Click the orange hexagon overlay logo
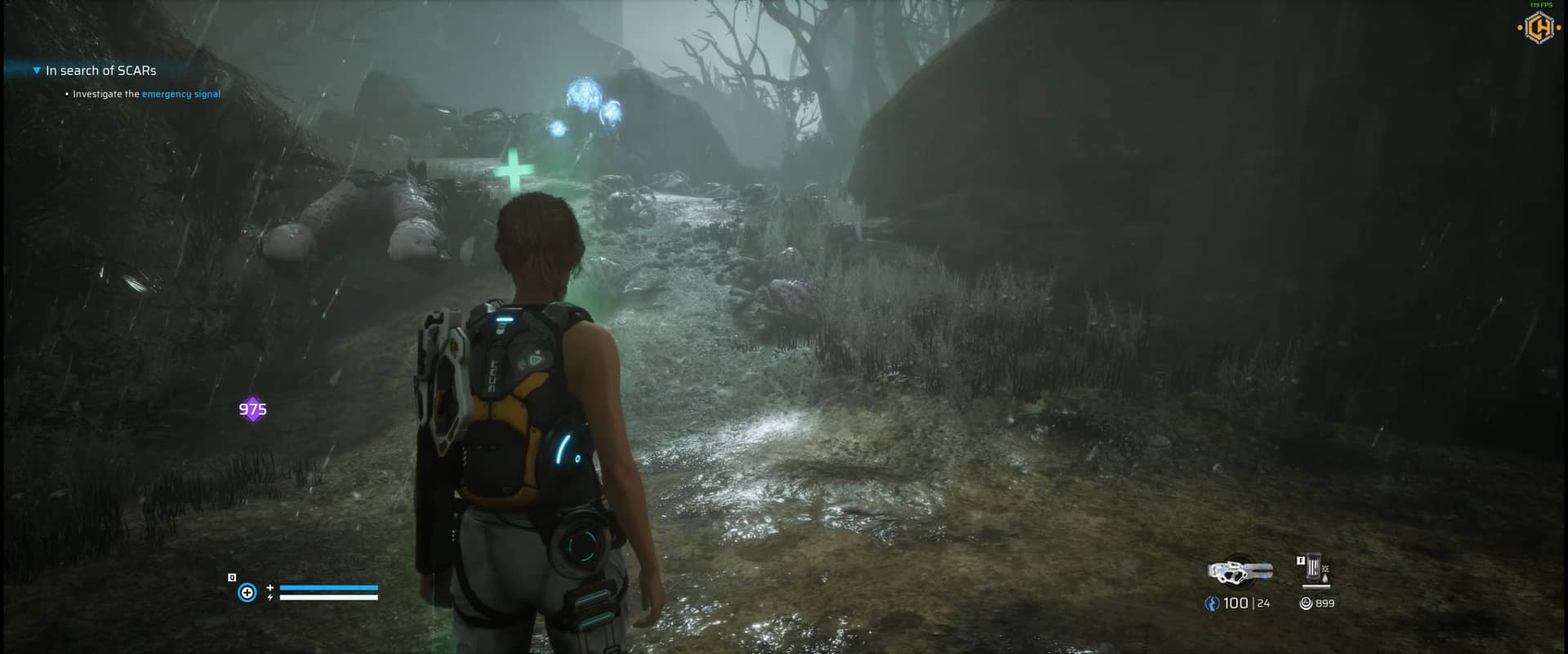Viewport: 1568px width, 654px height. pyautogui.click(x=1539, y=29)
